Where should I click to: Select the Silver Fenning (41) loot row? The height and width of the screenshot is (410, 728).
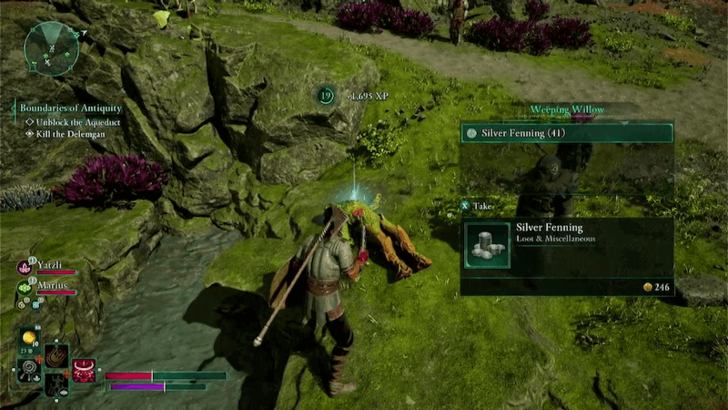point(566,132)
